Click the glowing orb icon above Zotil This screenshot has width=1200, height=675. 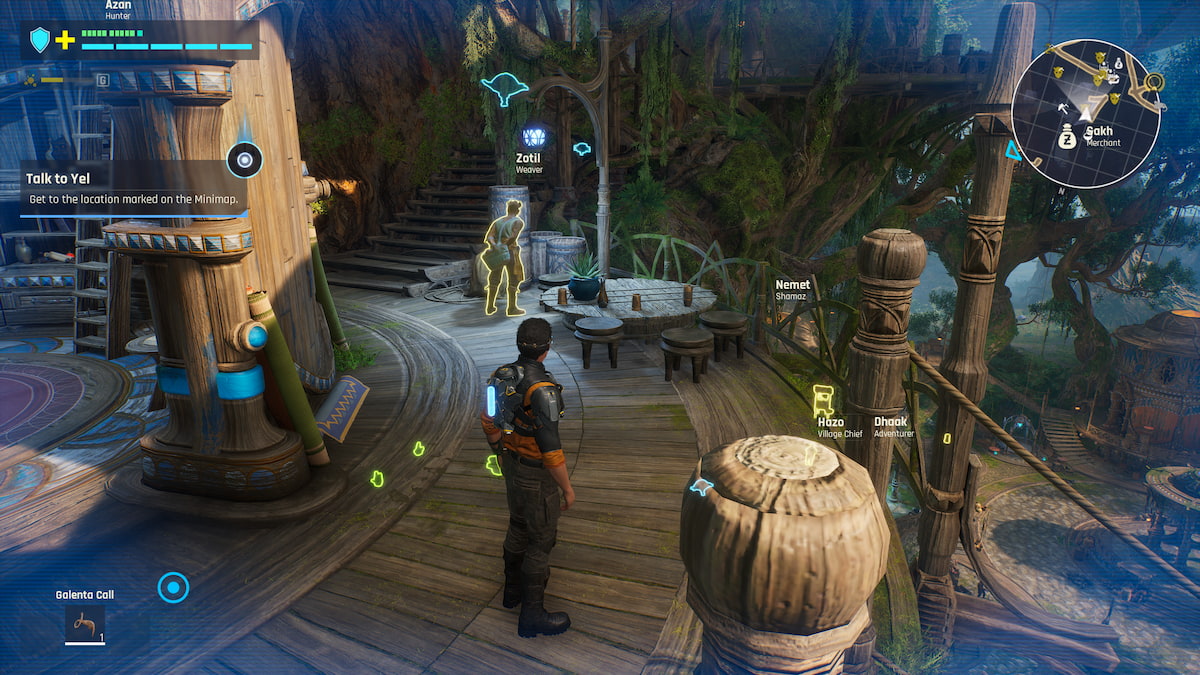click(x=533, y=137)
